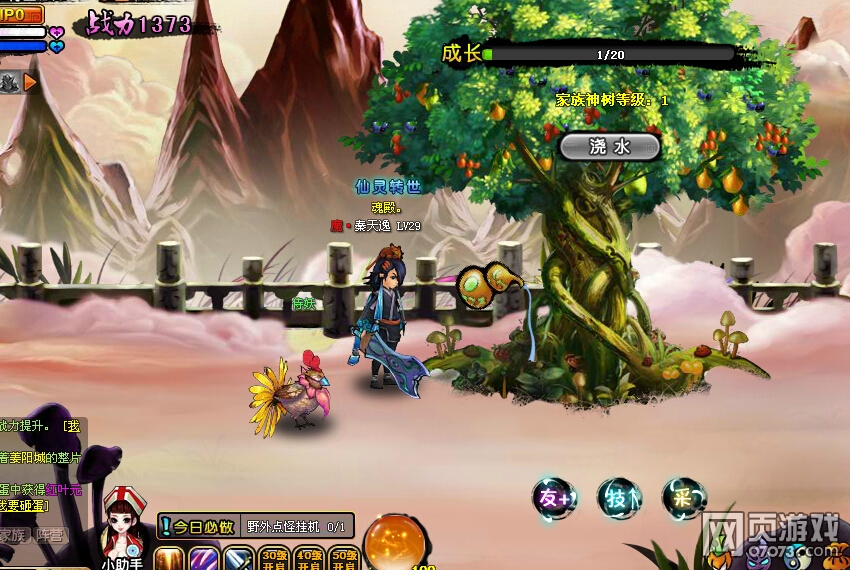The image size is (850, 570).
Task: Click the pink heart beside the health bar
Action: [56, 32]
